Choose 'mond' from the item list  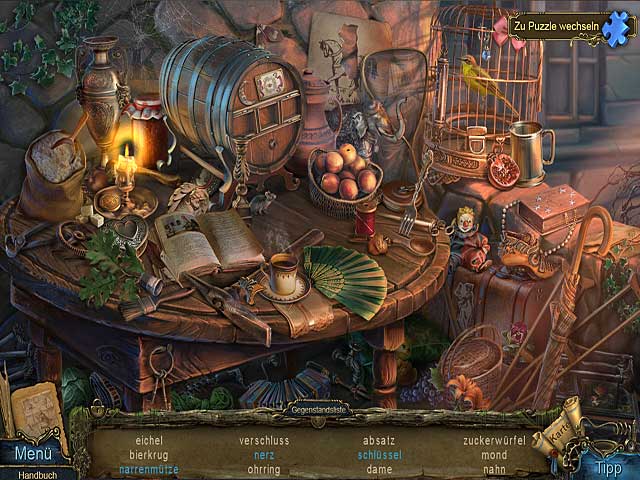[494, 454]
